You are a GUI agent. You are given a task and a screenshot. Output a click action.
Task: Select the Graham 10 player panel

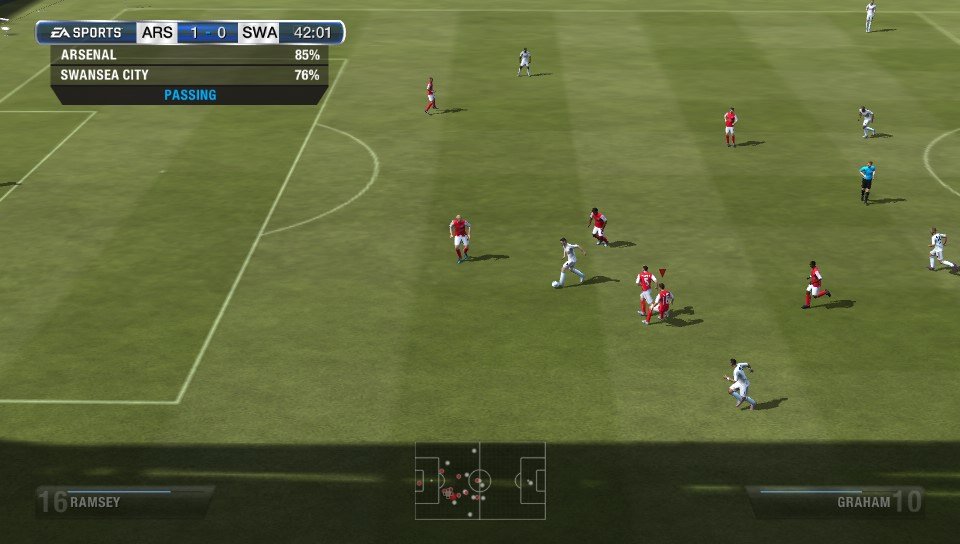coord(836,501)
